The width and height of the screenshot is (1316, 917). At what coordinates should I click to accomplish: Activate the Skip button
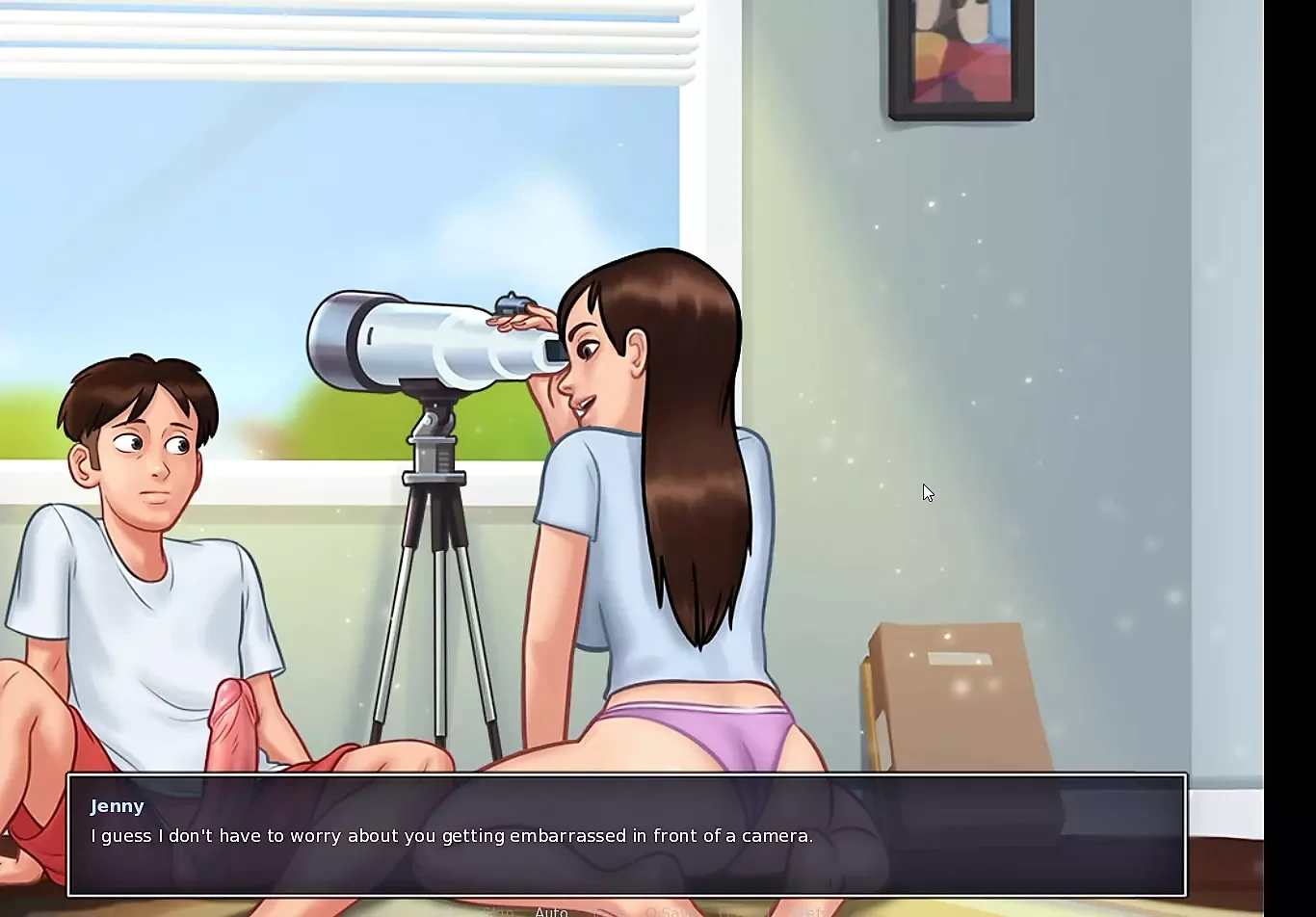498,911
